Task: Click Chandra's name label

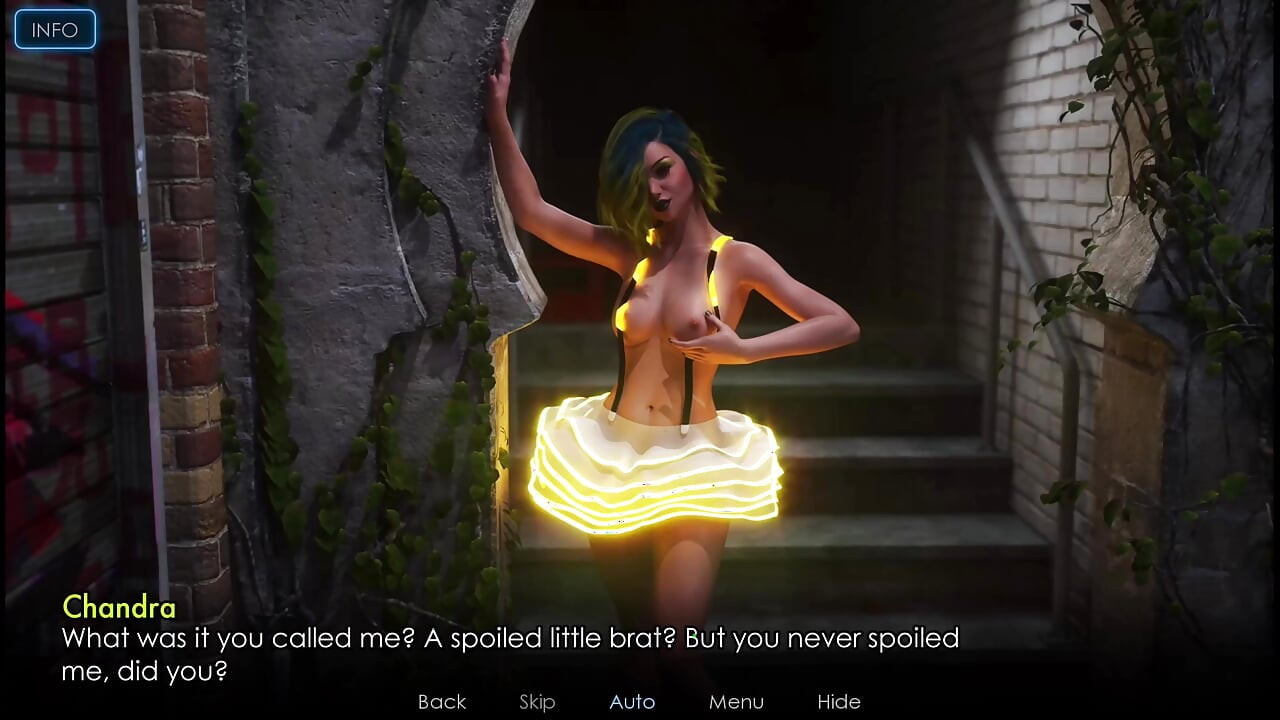Action: 118,607
